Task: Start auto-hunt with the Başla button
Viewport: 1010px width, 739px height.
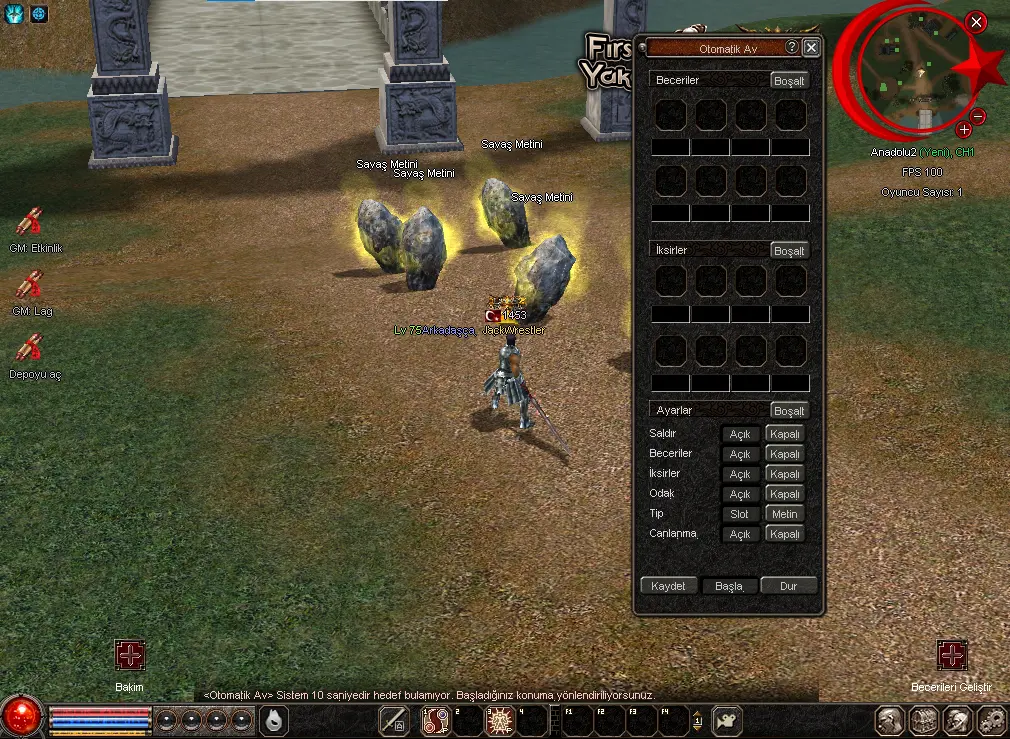Action: point(729,586)
